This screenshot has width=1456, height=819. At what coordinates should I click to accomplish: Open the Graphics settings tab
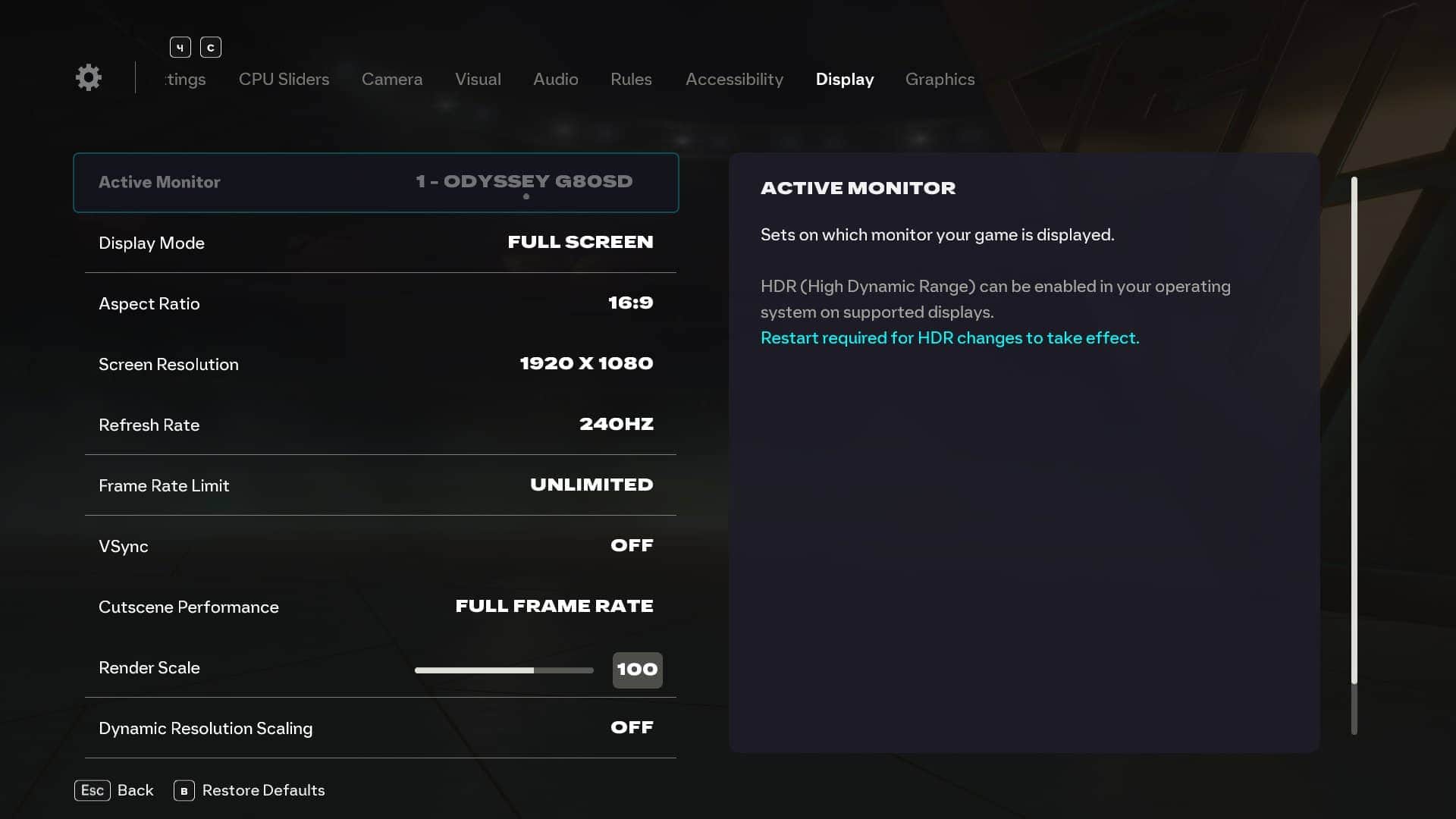tap(940, 80)
